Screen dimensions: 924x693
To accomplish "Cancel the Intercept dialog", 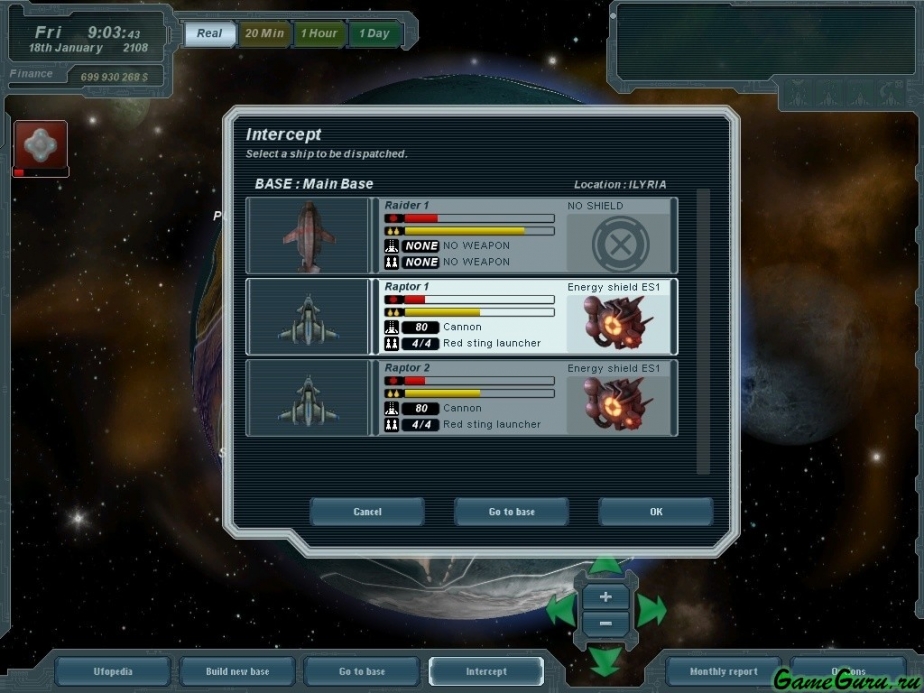I will point(367,512).
